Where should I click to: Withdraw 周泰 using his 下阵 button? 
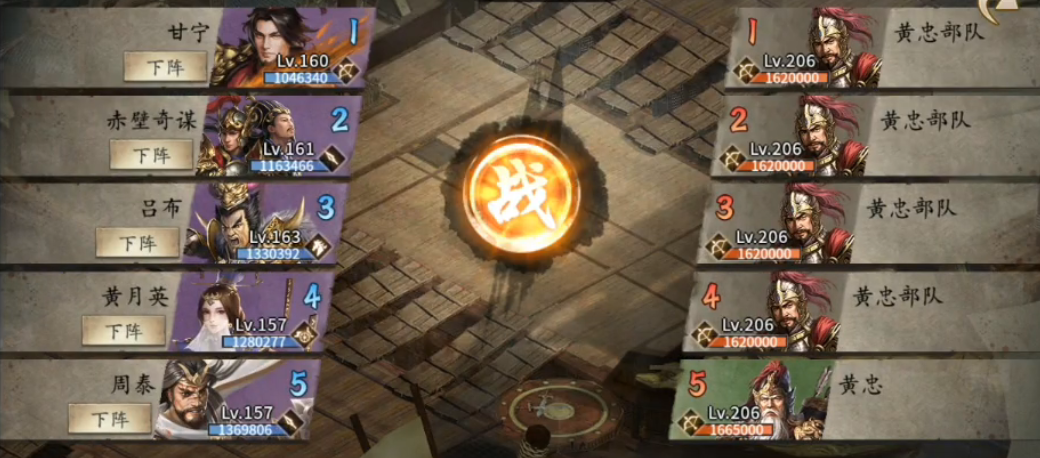(x=109, y=418)
